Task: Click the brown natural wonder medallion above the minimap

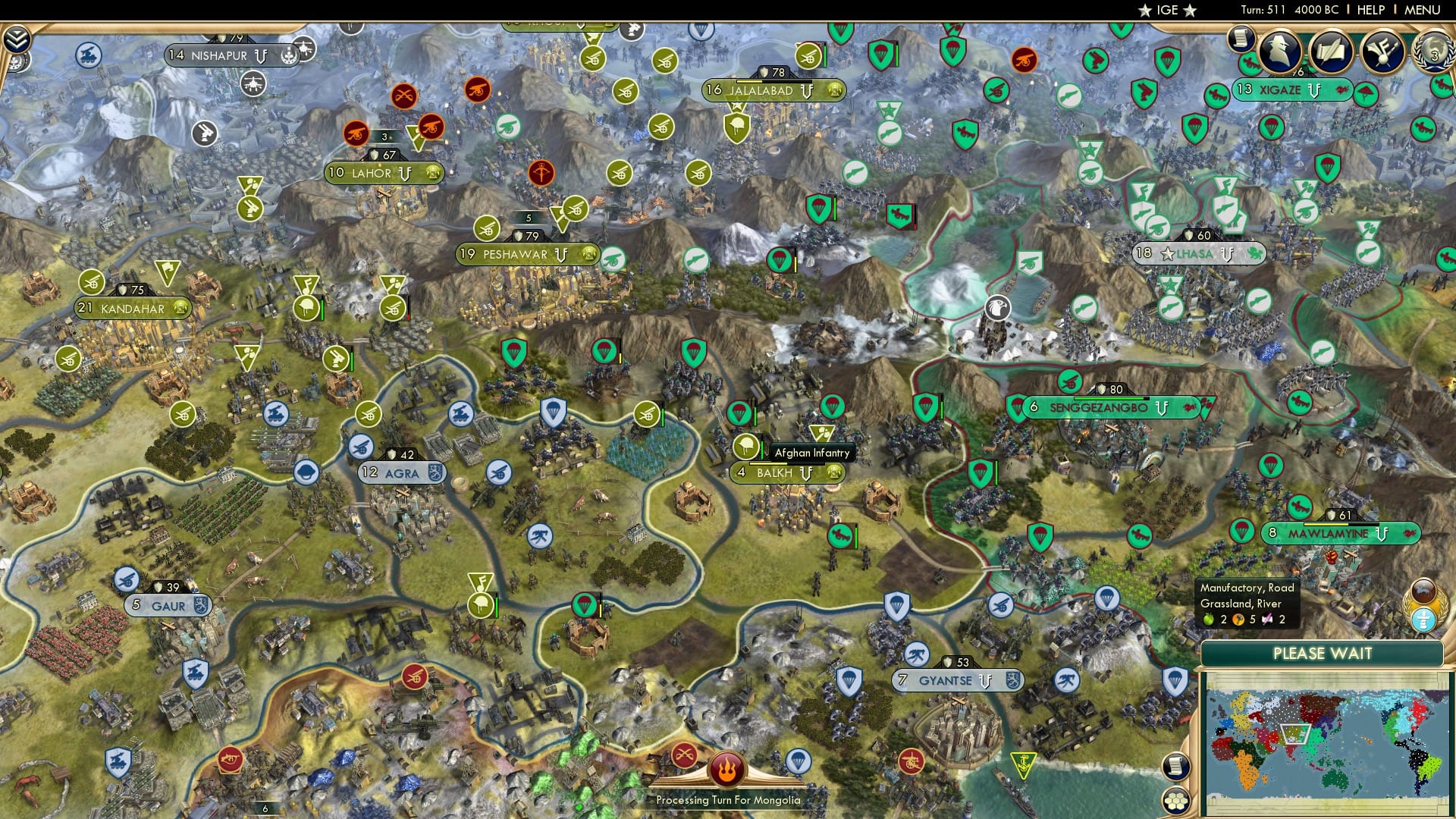Action: point(1423,592)
